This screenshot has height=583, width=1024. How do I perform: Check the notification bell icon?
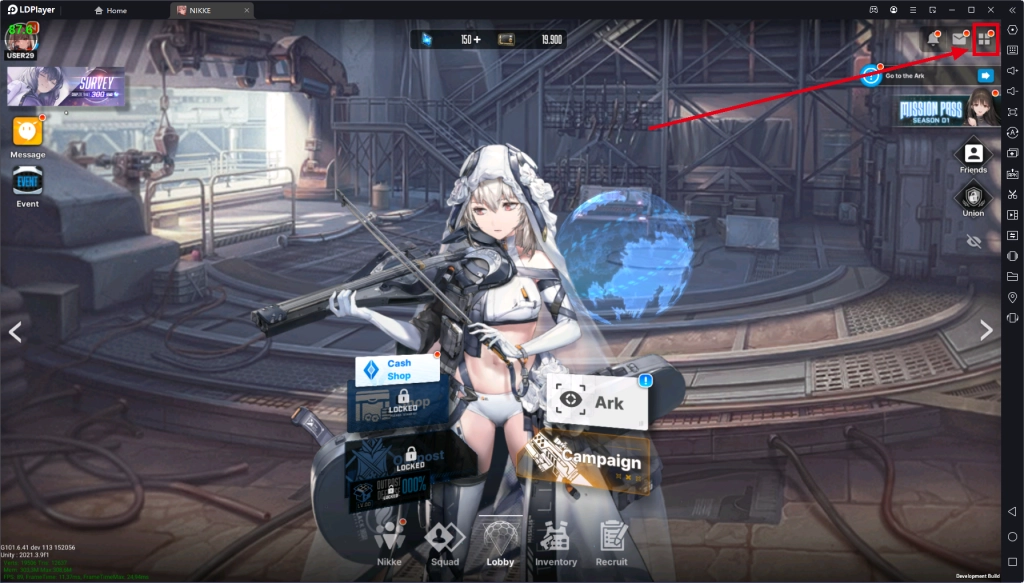click(934, 40)
